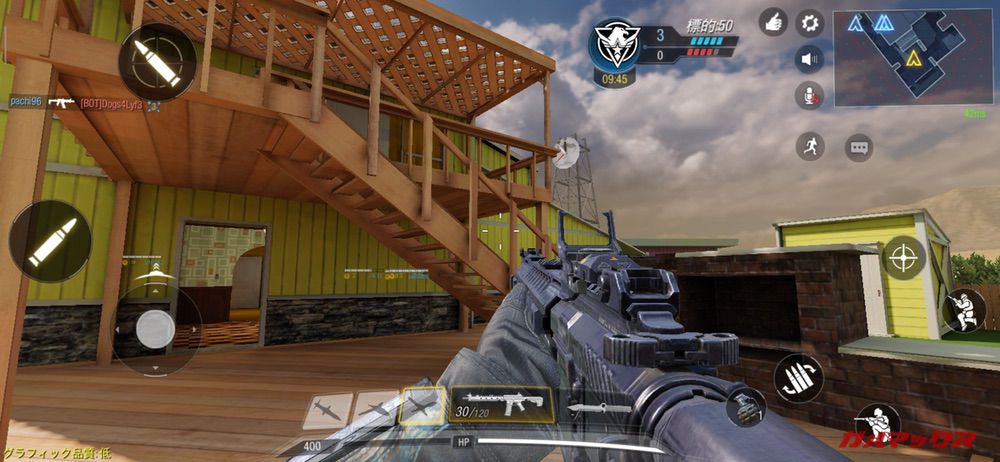This screenshot has width=1000, height=462.
Task: Toggle the muted microphone
Action: click(809, 97)
